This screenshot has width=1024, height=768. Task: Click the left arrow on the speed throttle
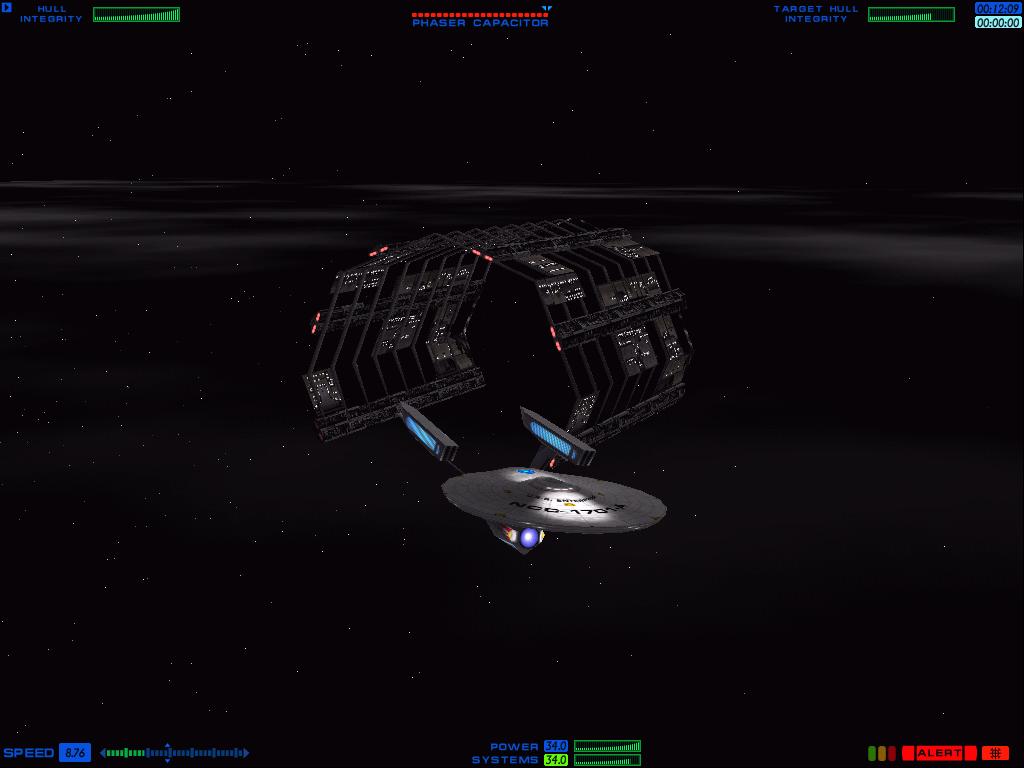click(103, 753)
